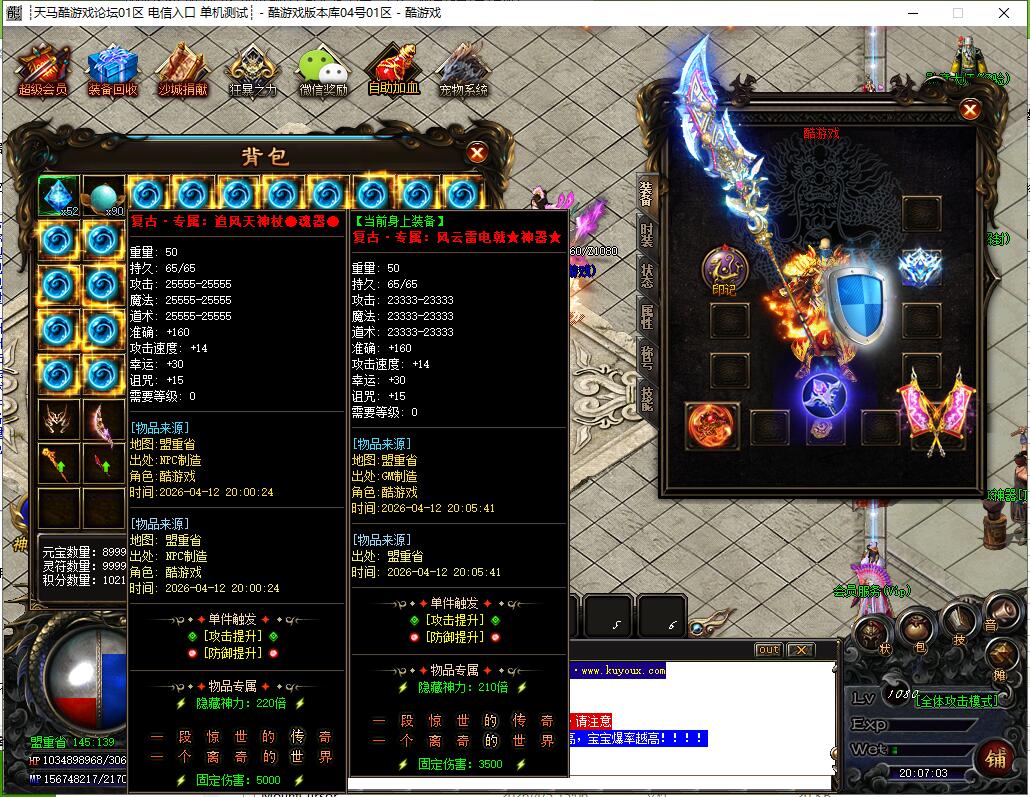This screenshot has height=797, width=1030.
Task: Click the 沙城捐献 donation icon
Action: (x=182, y=68)
